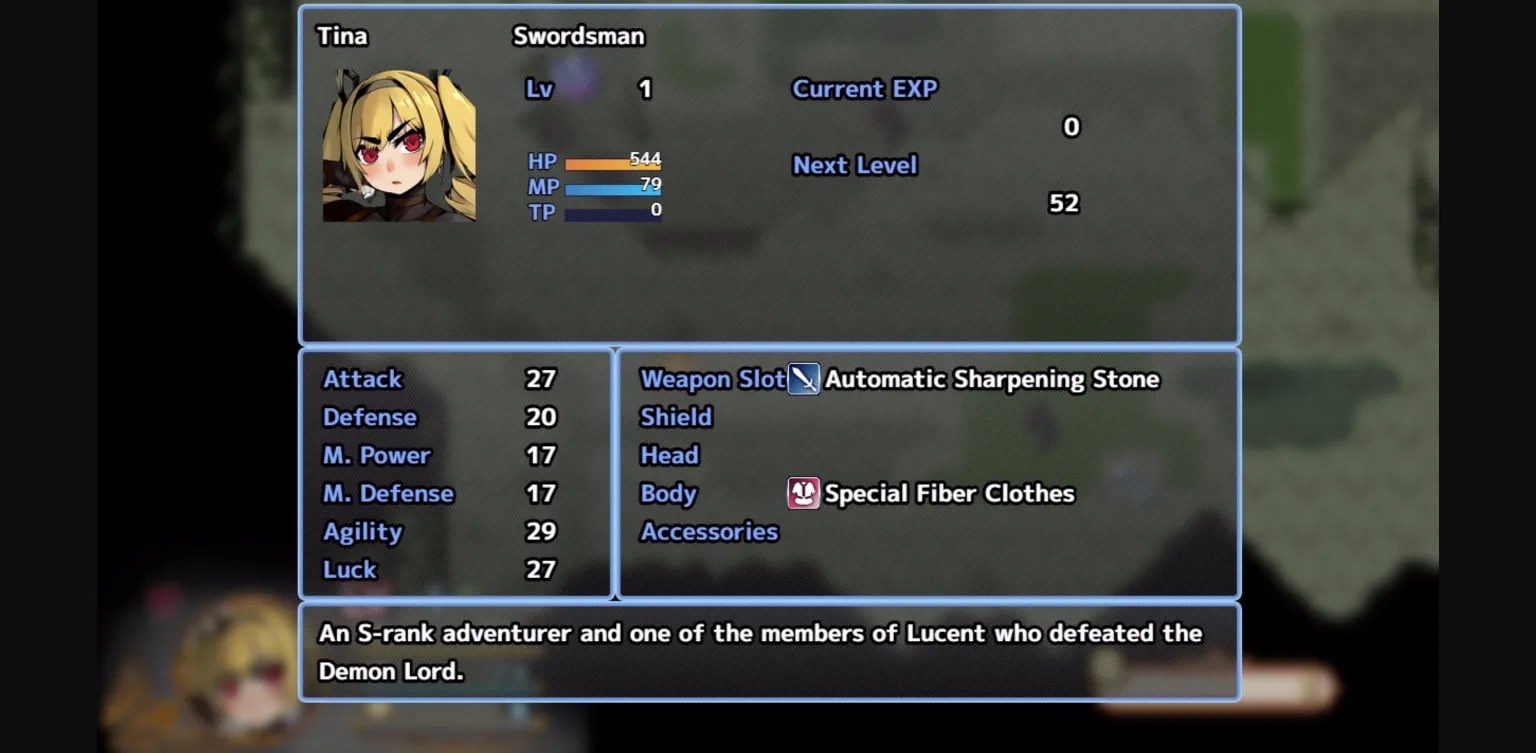Click the Swordsman class label
Viewport: 1536px width, 753px height.
[x=579, y=36]
